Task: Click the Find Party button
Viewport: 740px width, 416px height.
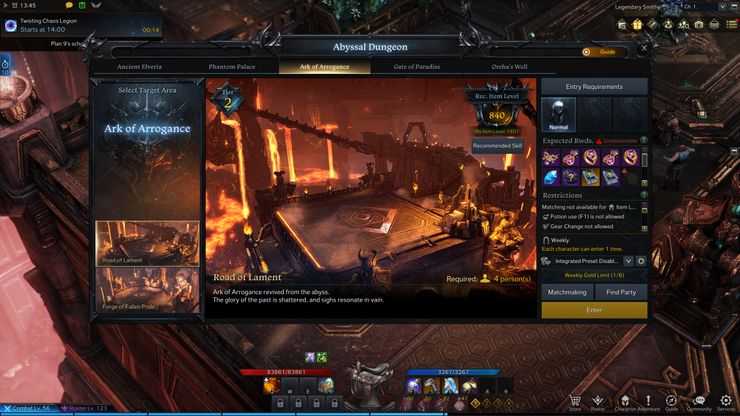Action: pos(621,292)
